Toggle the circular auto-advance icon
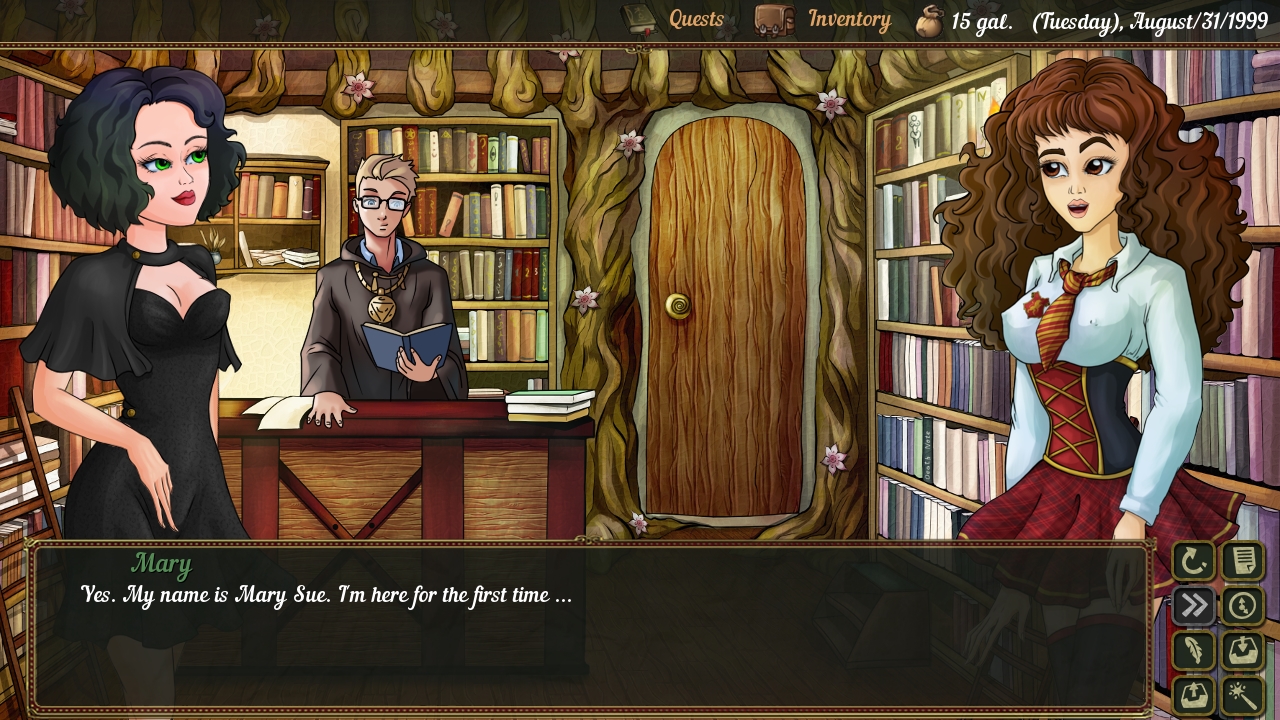Image resolution: width=1280 pixels, height=720 pixels. tap(1243, 606)
